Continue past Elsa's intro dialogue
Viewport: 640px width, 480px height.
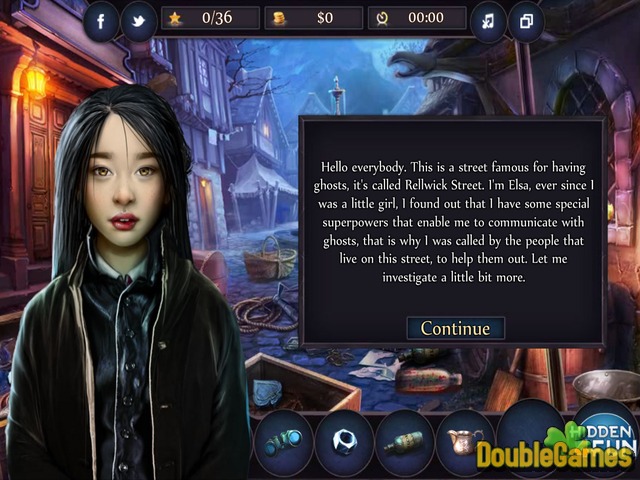(455, 328)
